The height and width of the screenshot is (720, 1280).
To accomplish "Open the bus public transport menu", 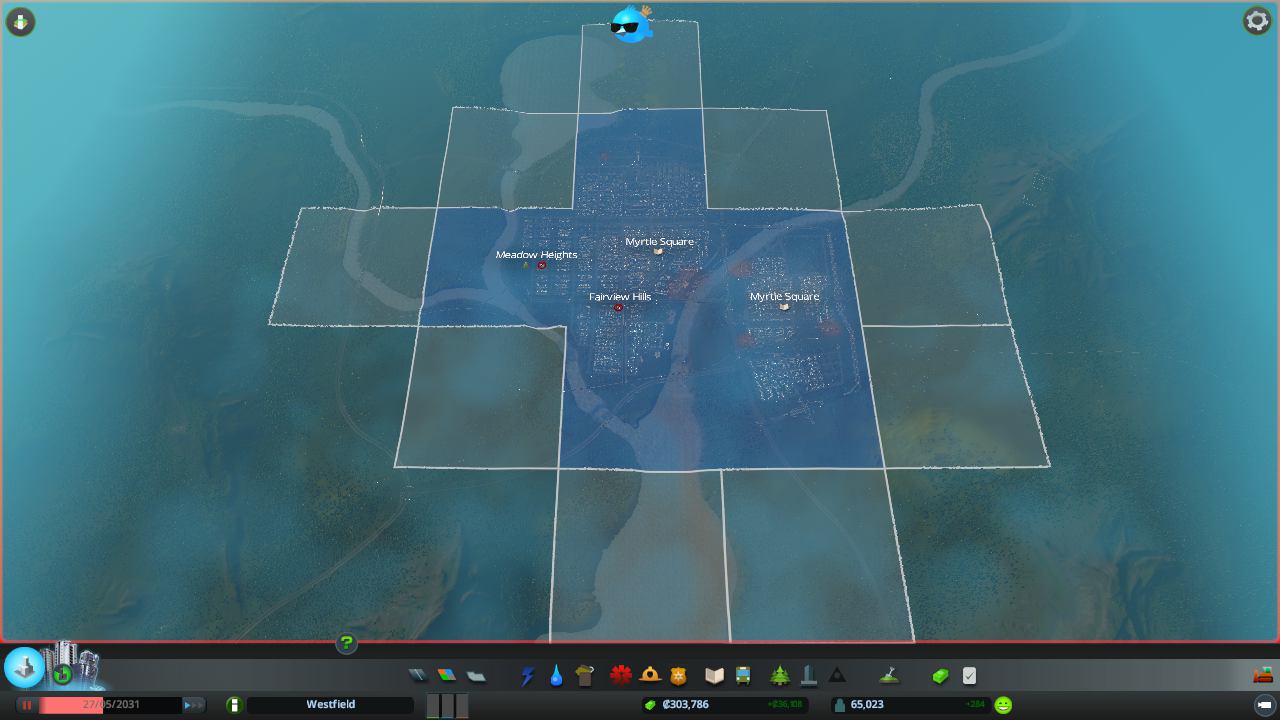I will (x=743, y=676).
